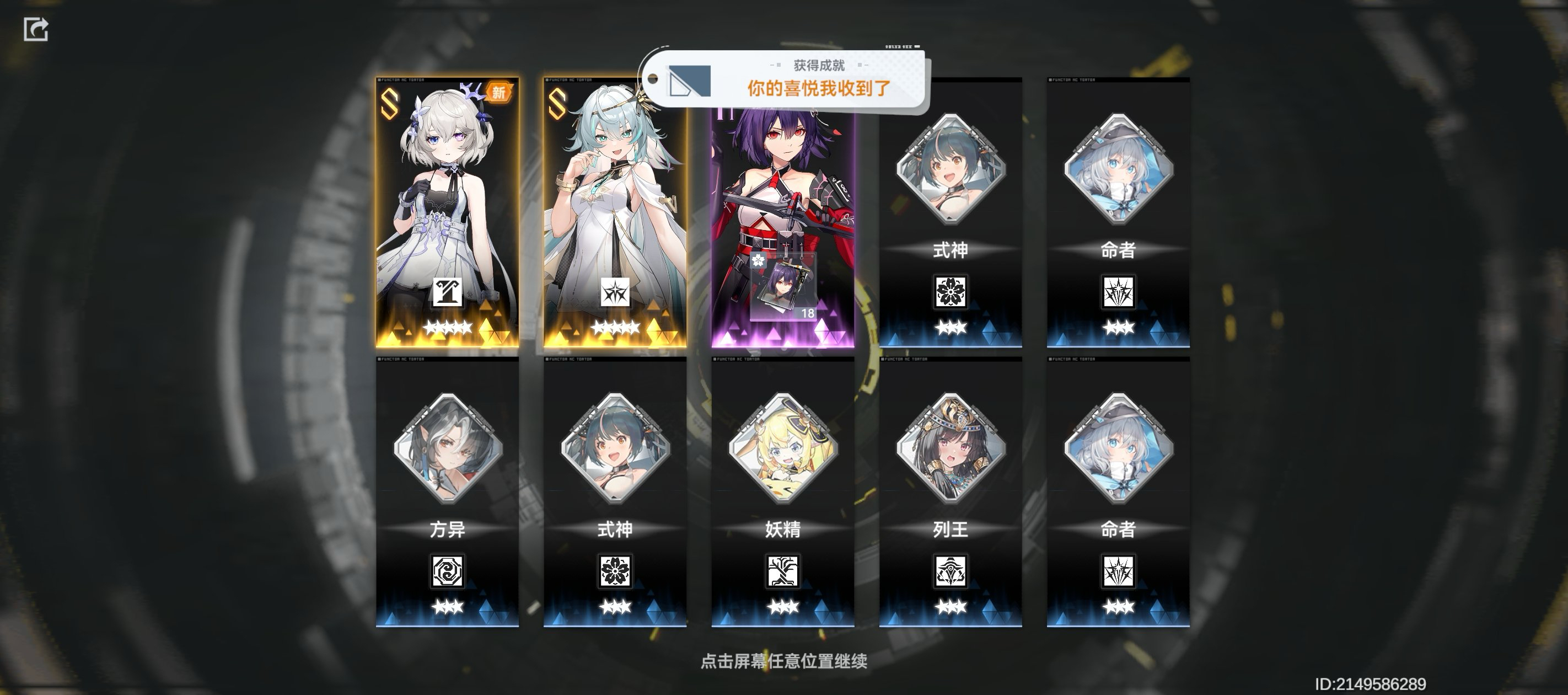This screenshot has width=1568, height=695.
Task: Open the share button icon
Action: tap(36, 29)
